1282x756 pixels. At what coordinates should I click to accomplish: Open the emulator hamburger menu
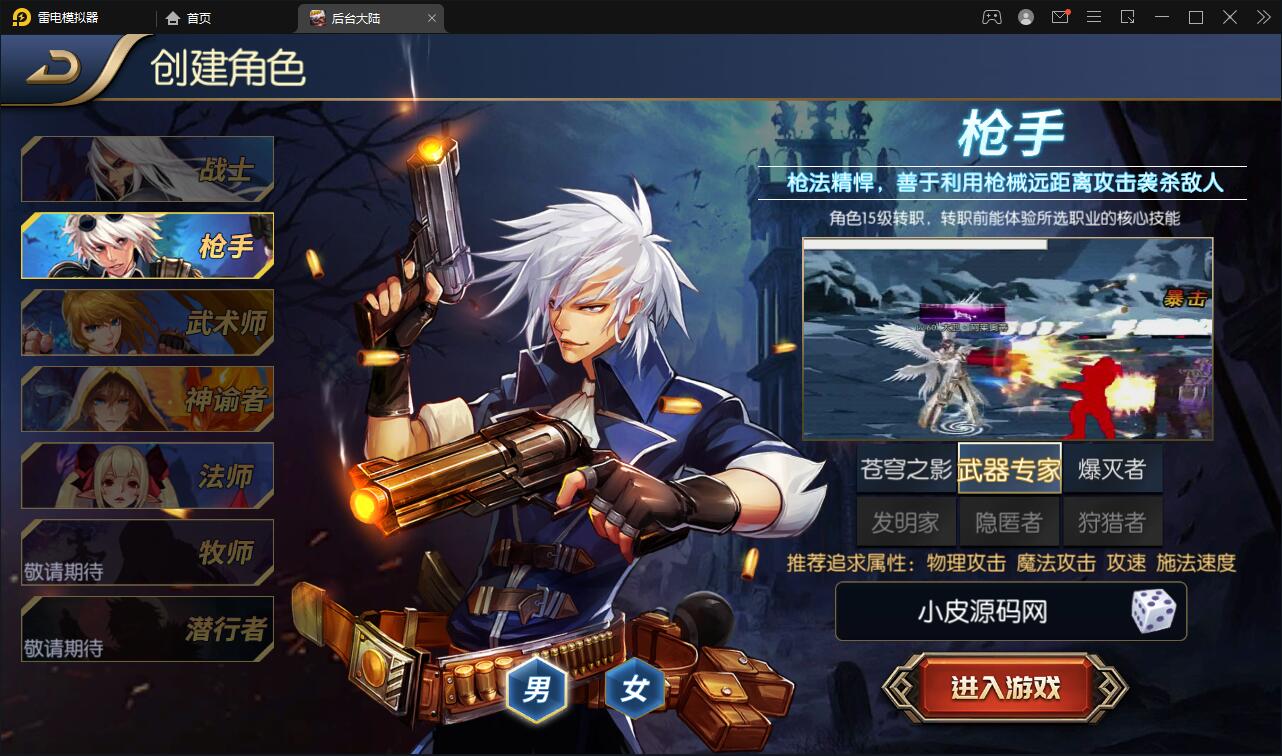click(x=1094, y=17)
